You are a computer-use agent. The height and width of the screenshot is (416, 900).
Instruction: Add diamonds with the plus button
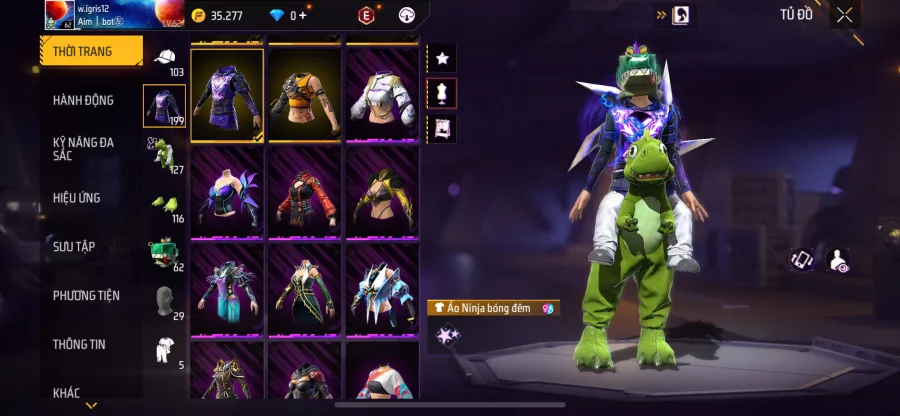(x=304, y=15)
